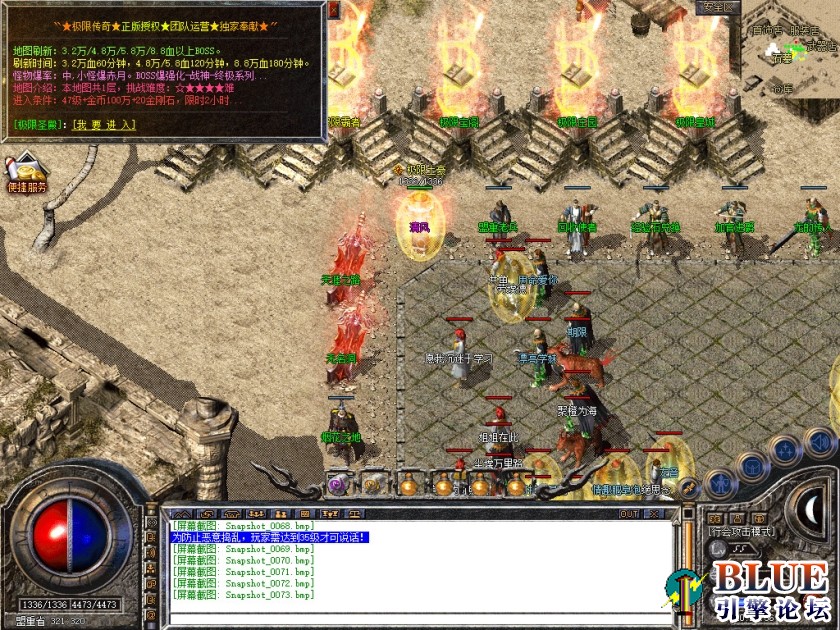The height and width of the screenshot is (630, 840).
Task: Use the purple orb belt slot item
Action: point(337,485)
